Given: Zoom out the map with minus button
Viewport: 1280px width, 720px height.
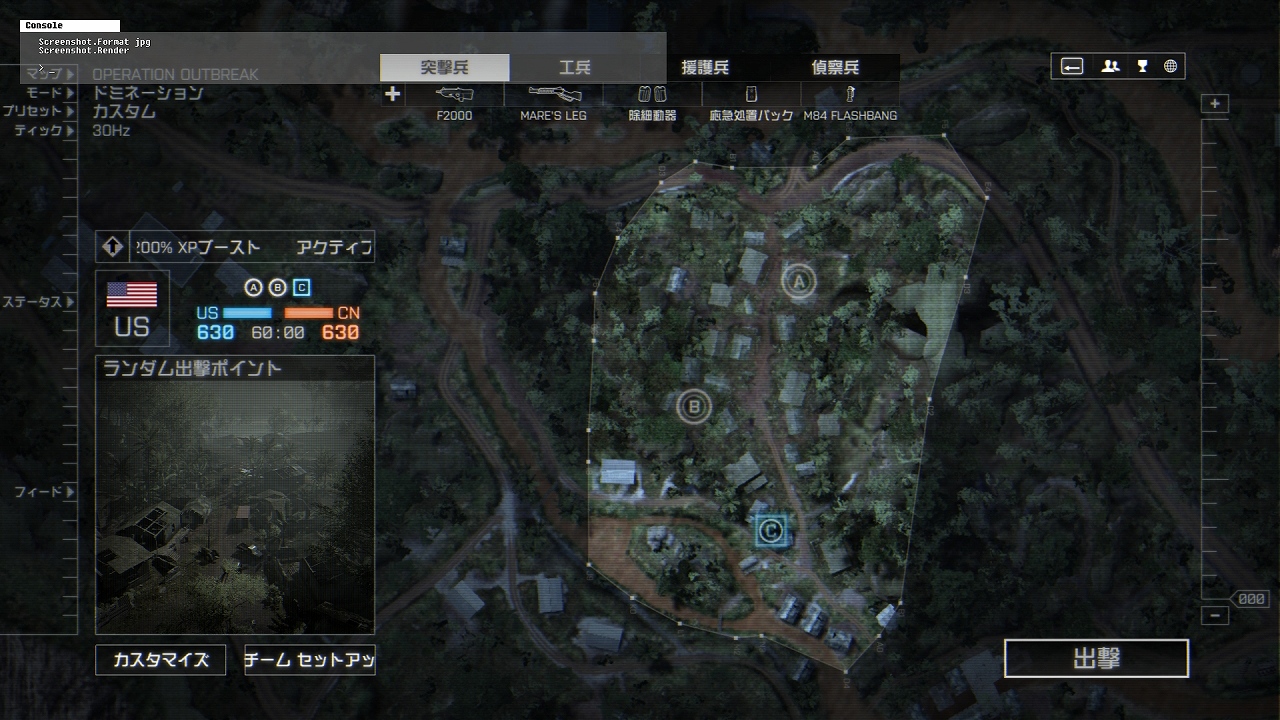Looking at the screenshot, I should 1215,616.
